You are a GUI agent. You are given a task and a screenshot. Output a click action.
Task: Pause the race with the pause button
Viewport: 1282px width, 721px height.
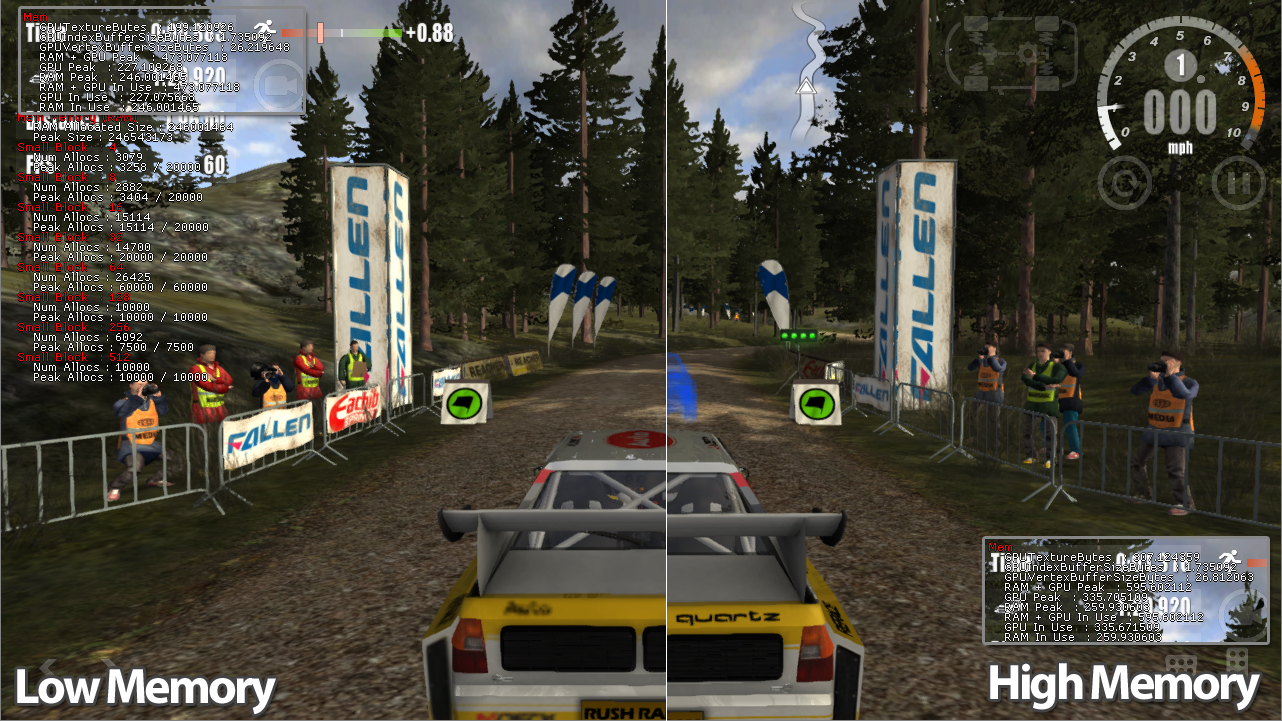point(1237,183)
